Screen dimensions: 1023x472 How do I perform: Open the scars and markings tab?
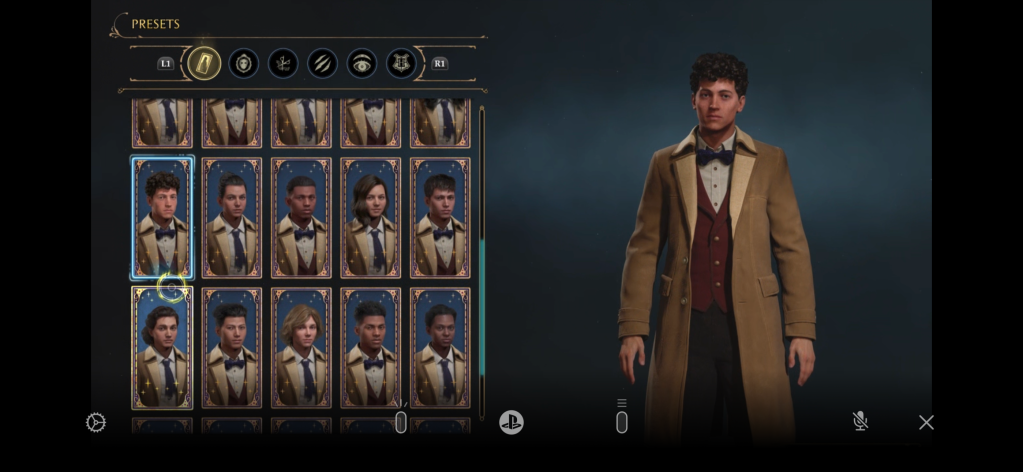coord(322,64)
